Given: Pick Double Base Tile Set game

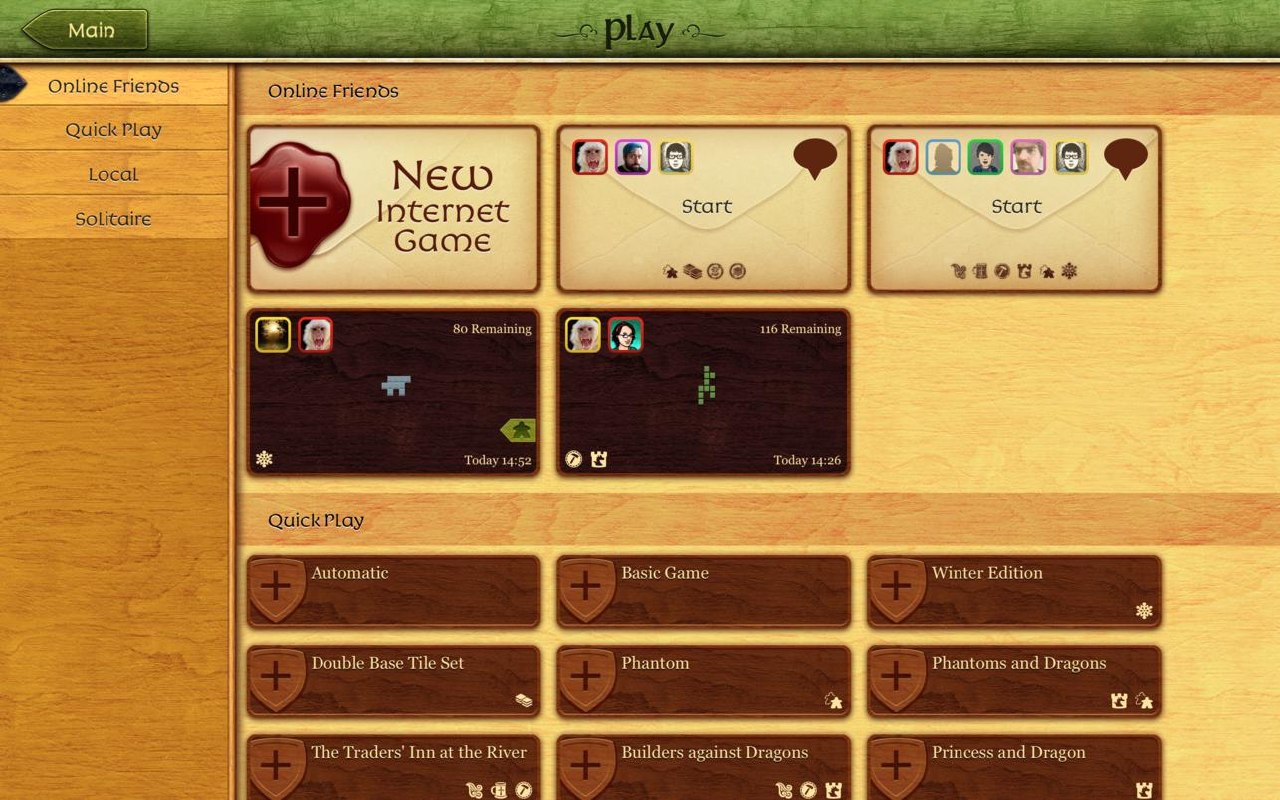Looking at the screenshot, I should (x=393, y=681).
